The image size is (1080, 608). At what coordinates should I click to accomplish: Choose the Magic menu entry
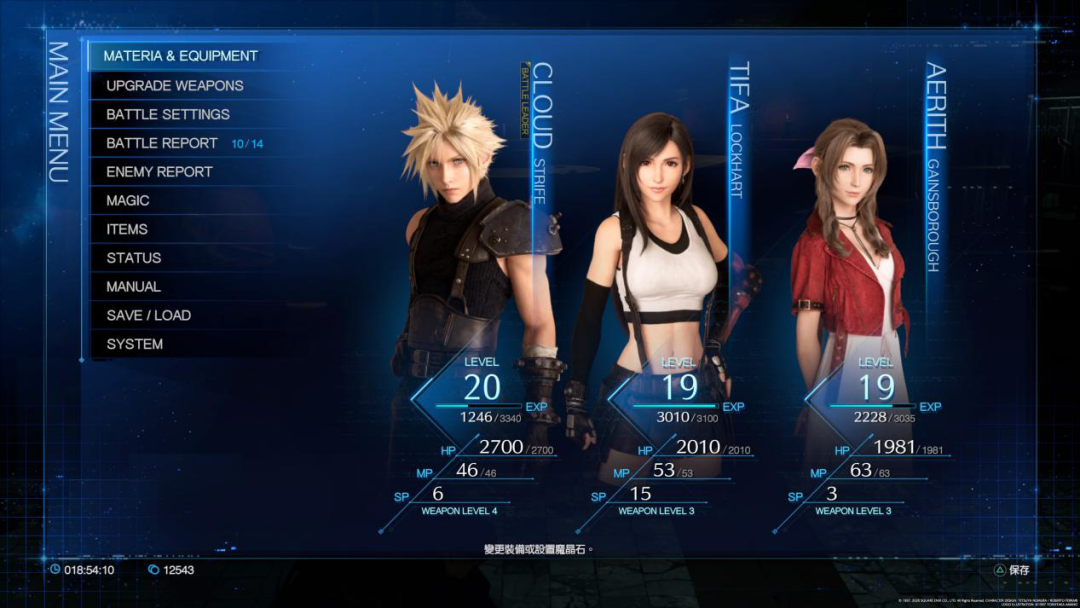click(128, 201)
